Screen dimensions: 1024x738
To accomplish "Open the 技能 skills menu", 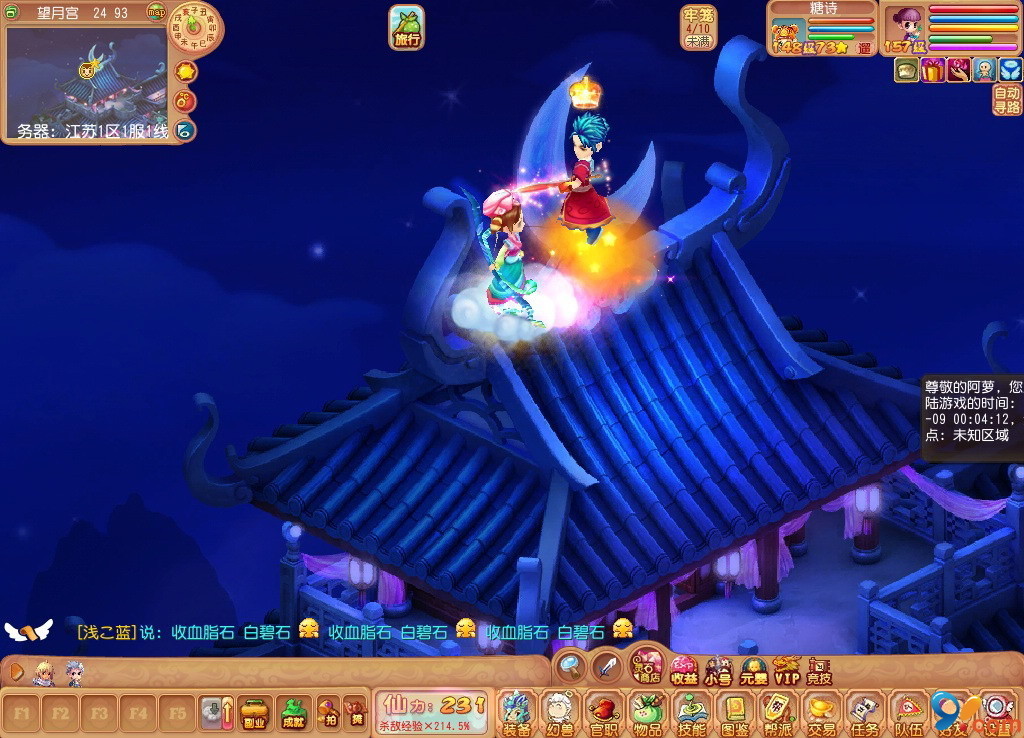I will [691, 712].
